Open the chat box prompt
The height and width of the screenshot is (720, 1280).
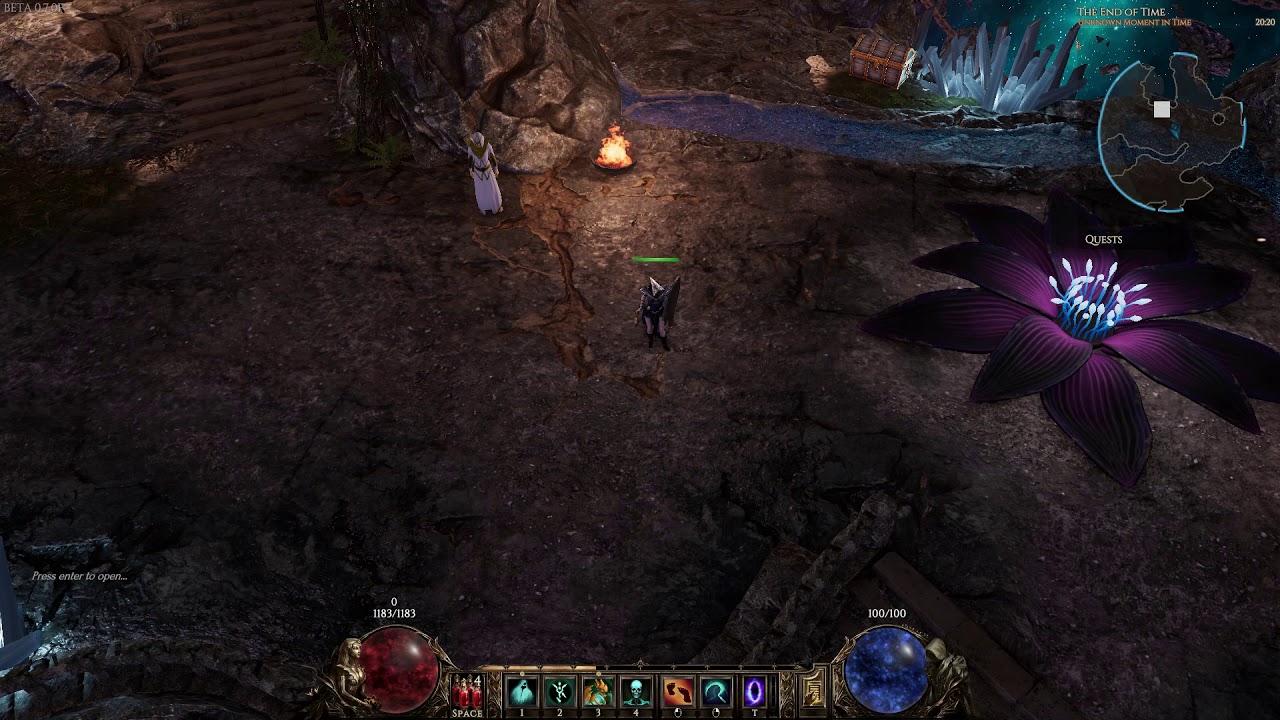pyautogui.click(x=80, y=576)
